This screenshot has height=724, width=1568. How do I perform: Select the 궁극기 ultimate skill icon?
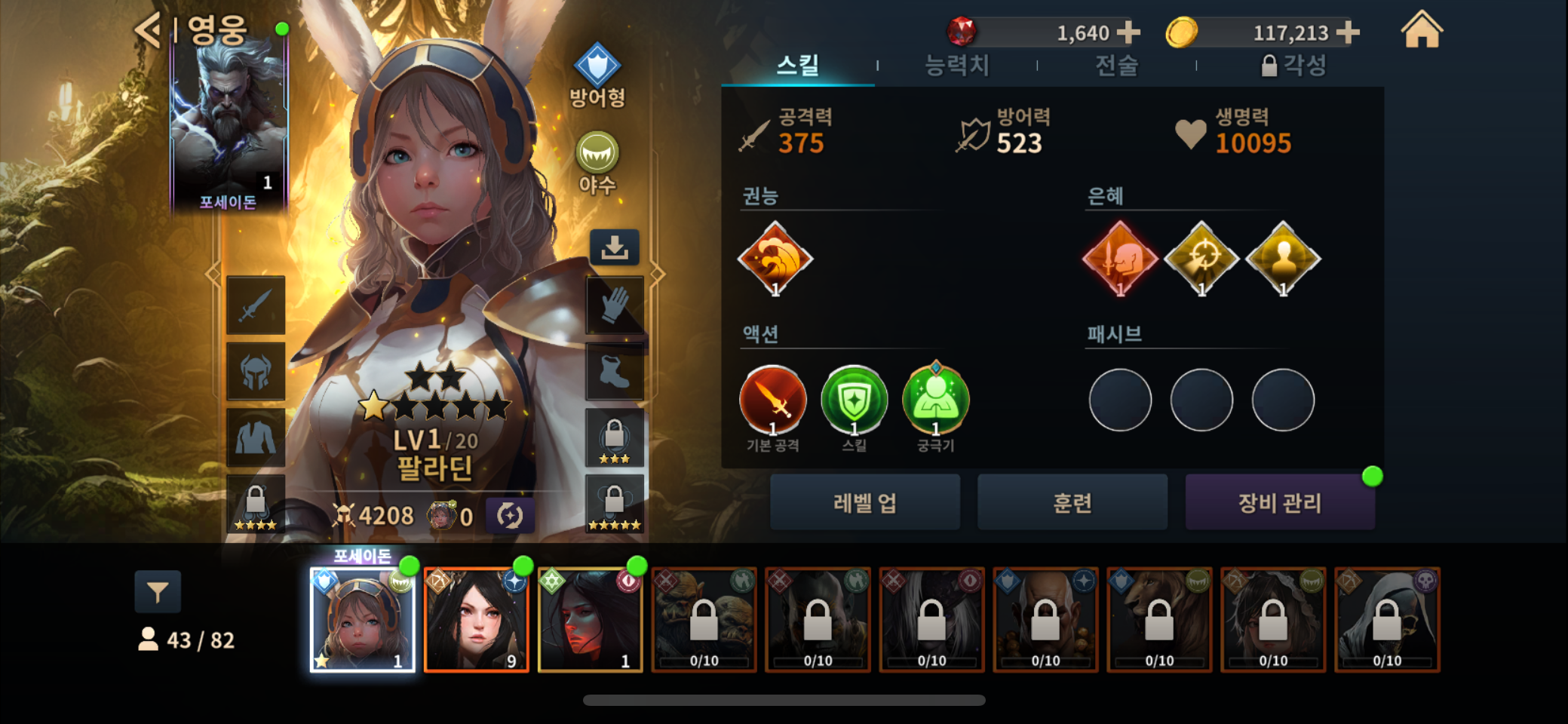click(x=935, y=400)
